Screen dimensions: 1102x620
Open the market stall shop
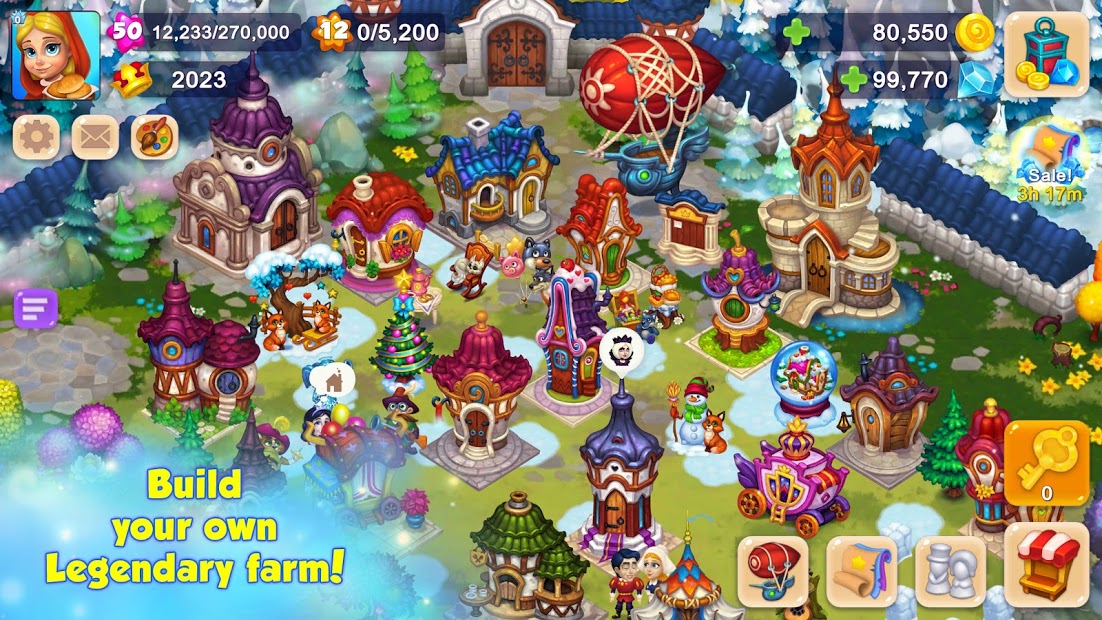[1045, 565]
